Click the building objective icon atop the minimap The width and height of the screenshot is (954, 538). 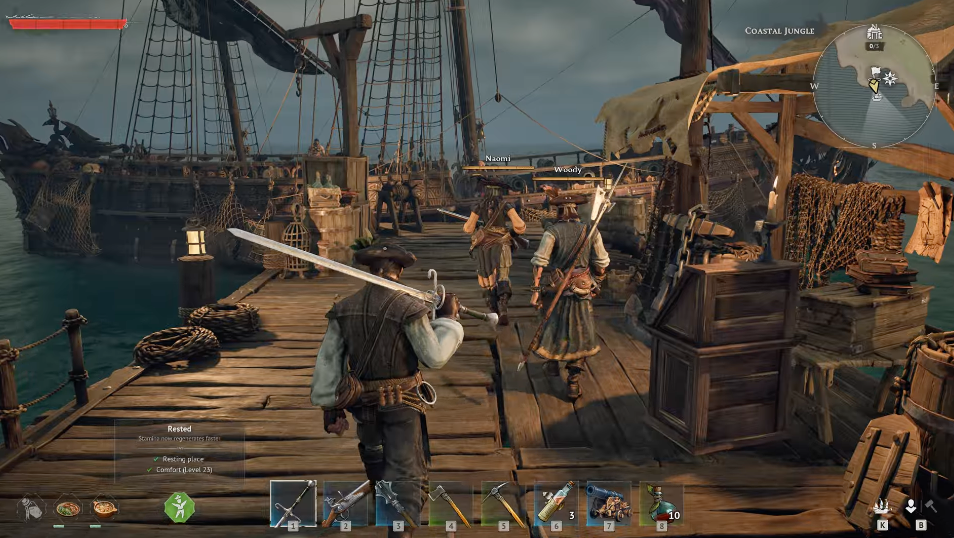tap(875, 31)
